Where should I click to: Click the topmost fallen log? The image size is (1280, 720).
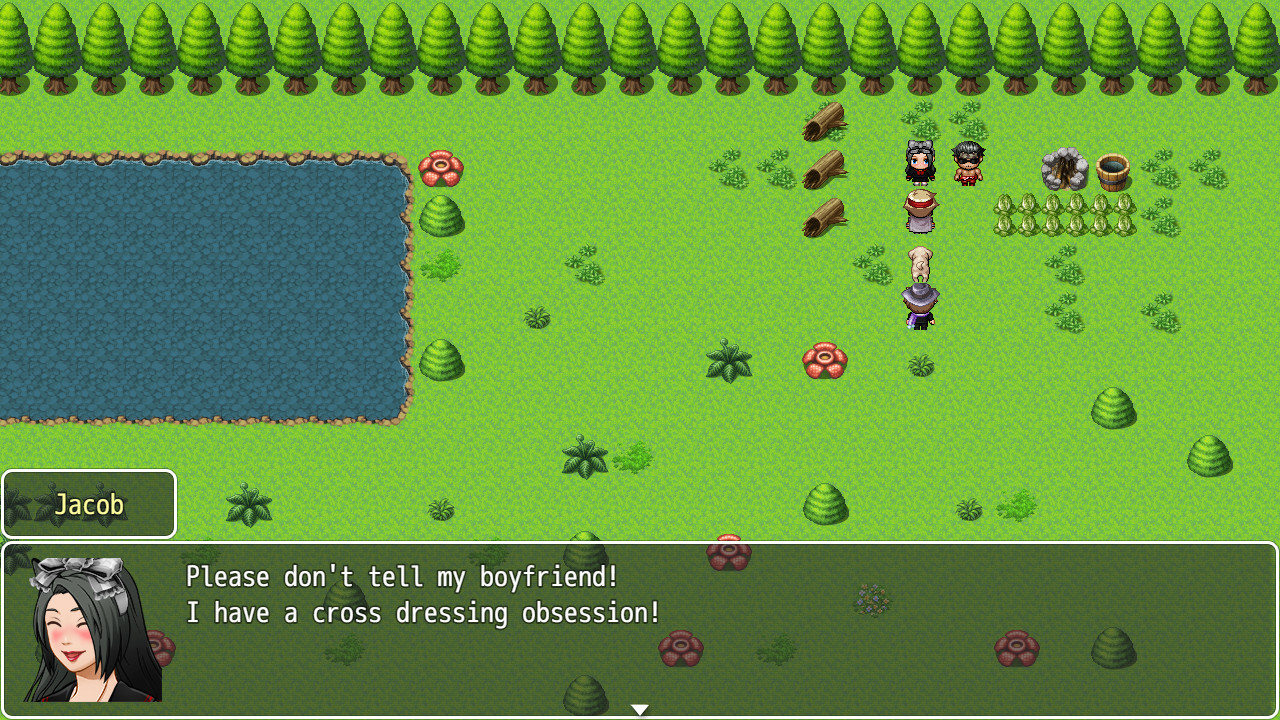[x=825, y=120]
